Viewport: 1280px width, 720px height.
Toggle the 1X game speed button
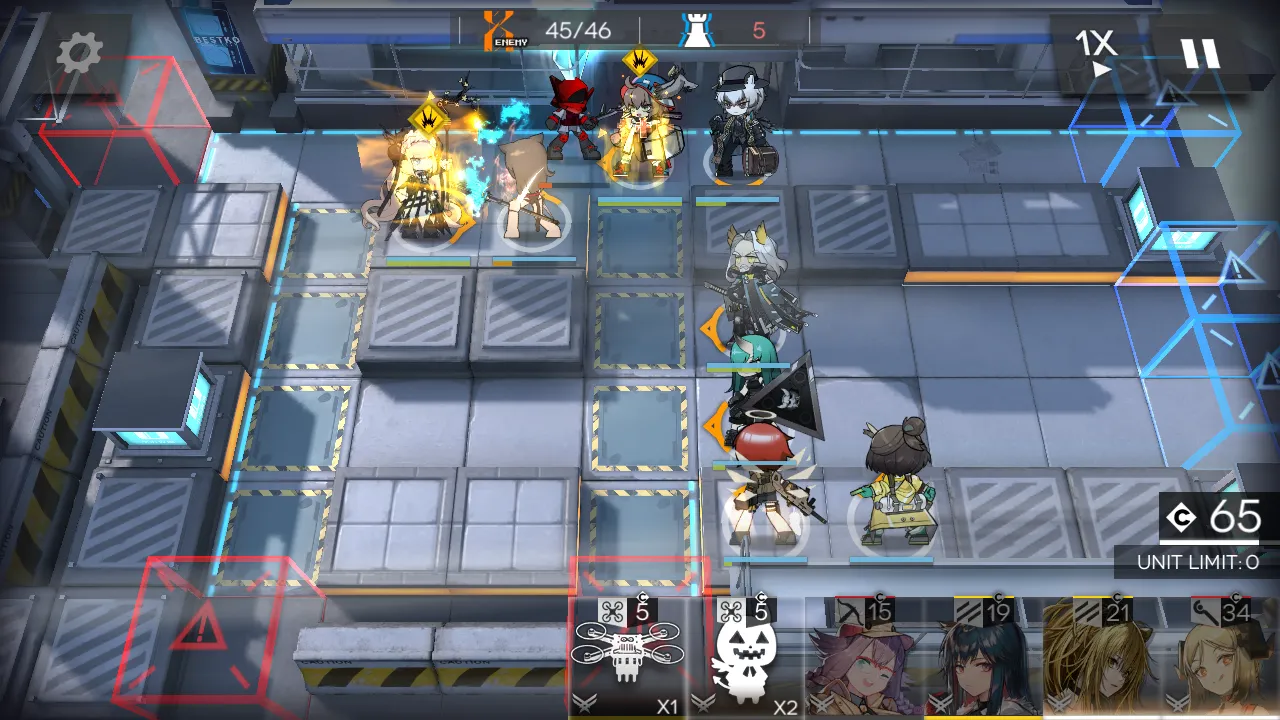1095,52
